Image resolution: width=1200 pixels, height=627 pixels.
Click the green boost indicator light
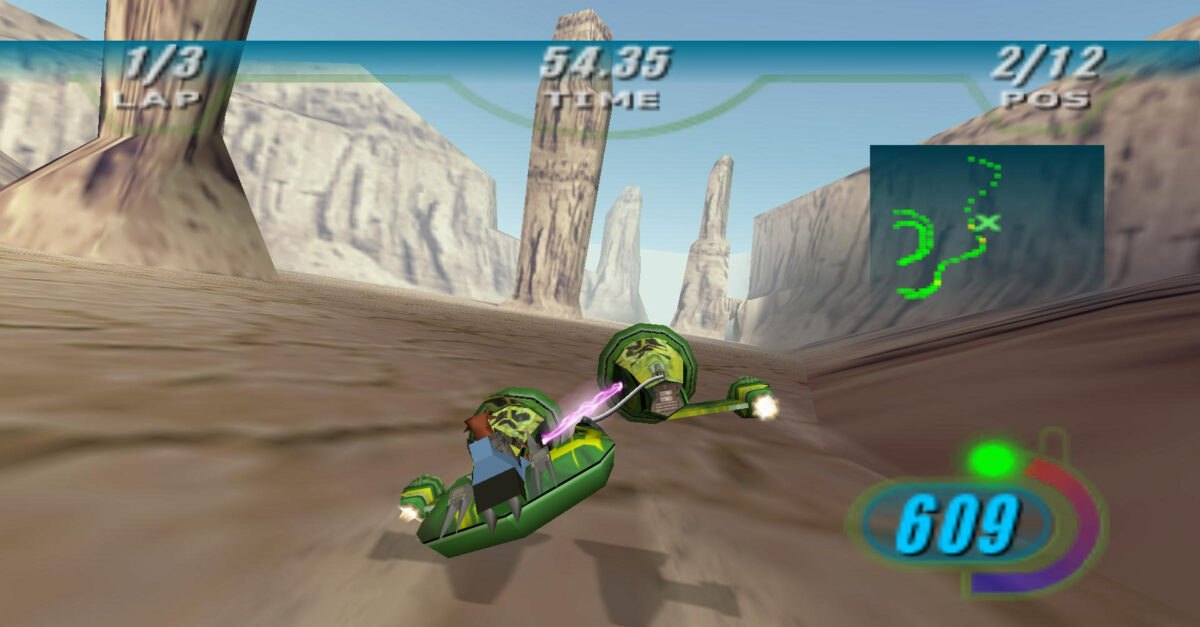point(992,460)
